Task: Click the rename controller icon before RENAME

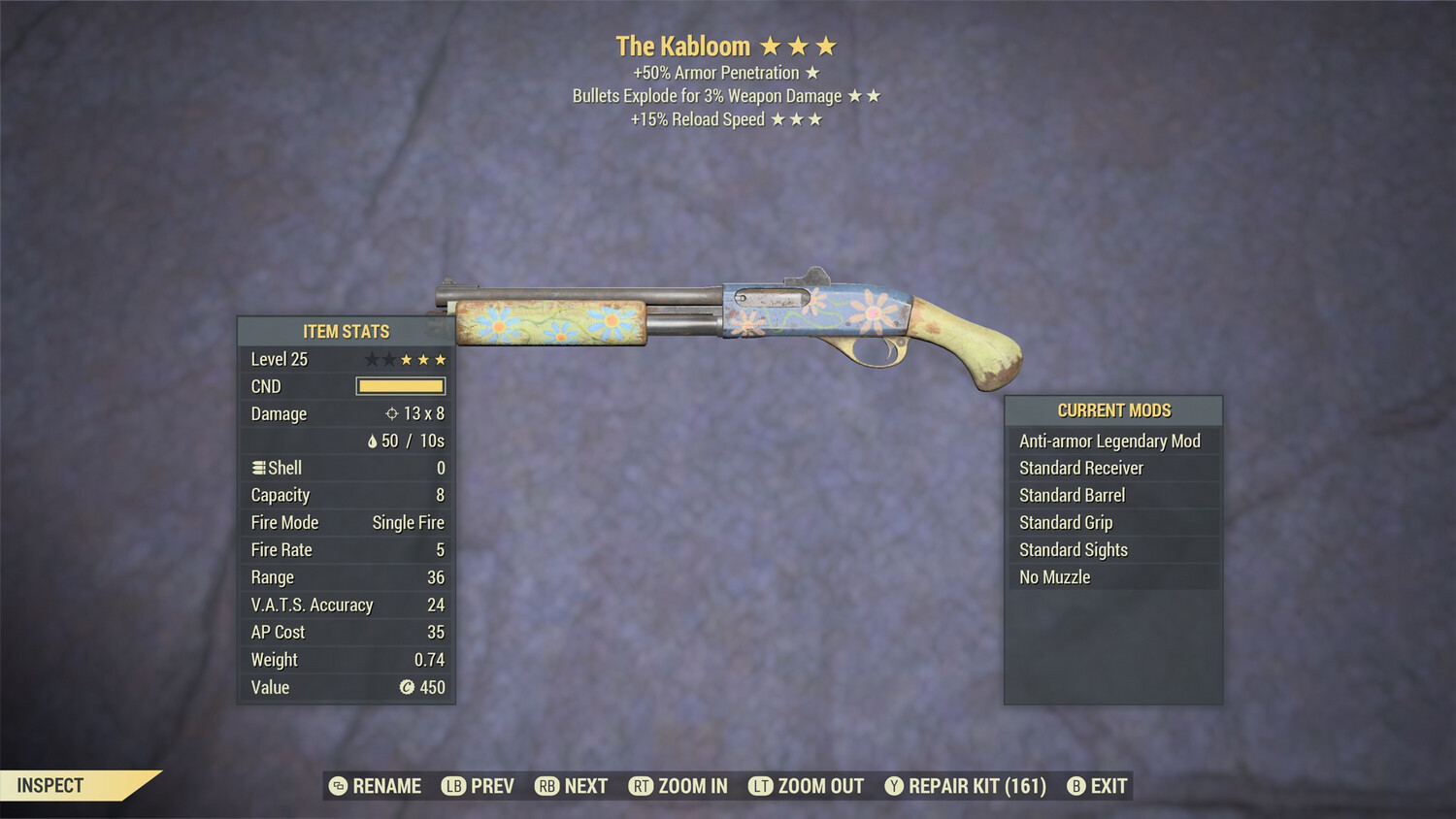Action: click(x=337, y=786)
